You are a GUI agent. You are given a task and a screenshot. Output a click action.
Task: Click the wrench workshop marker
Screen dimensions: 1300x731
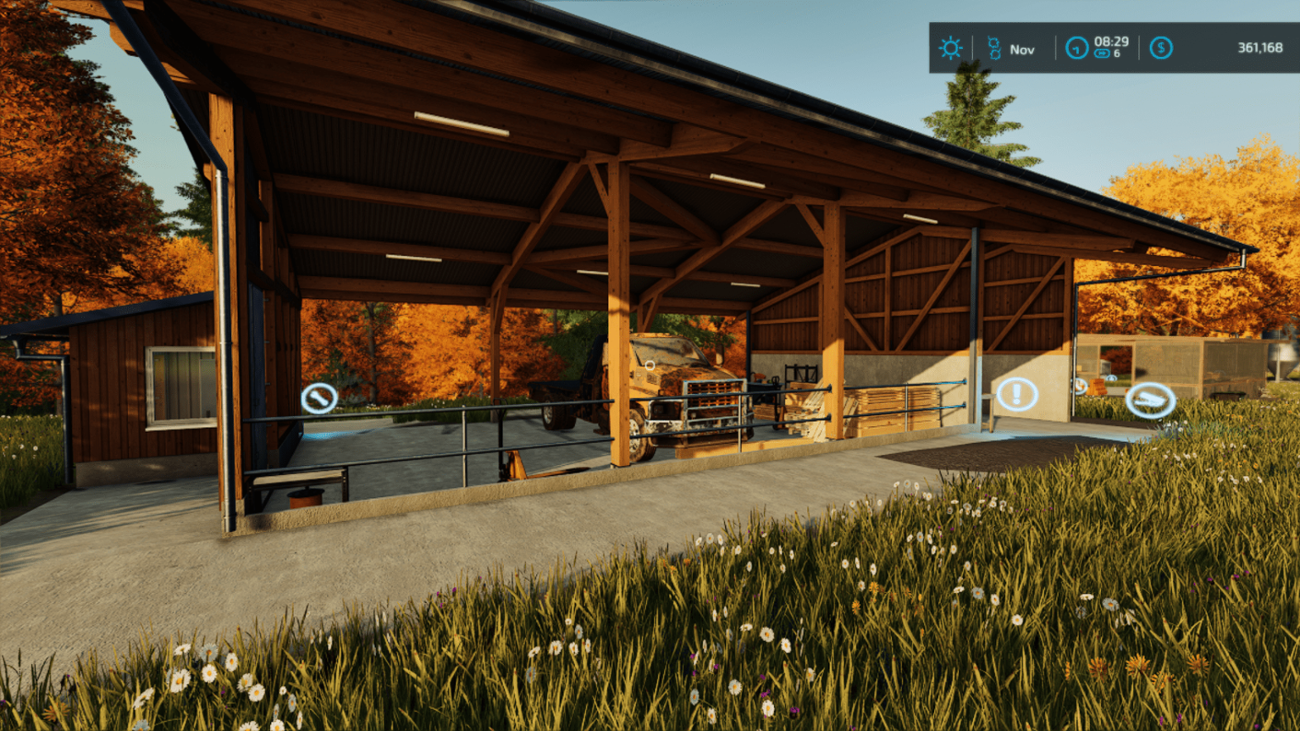point(319,397)
